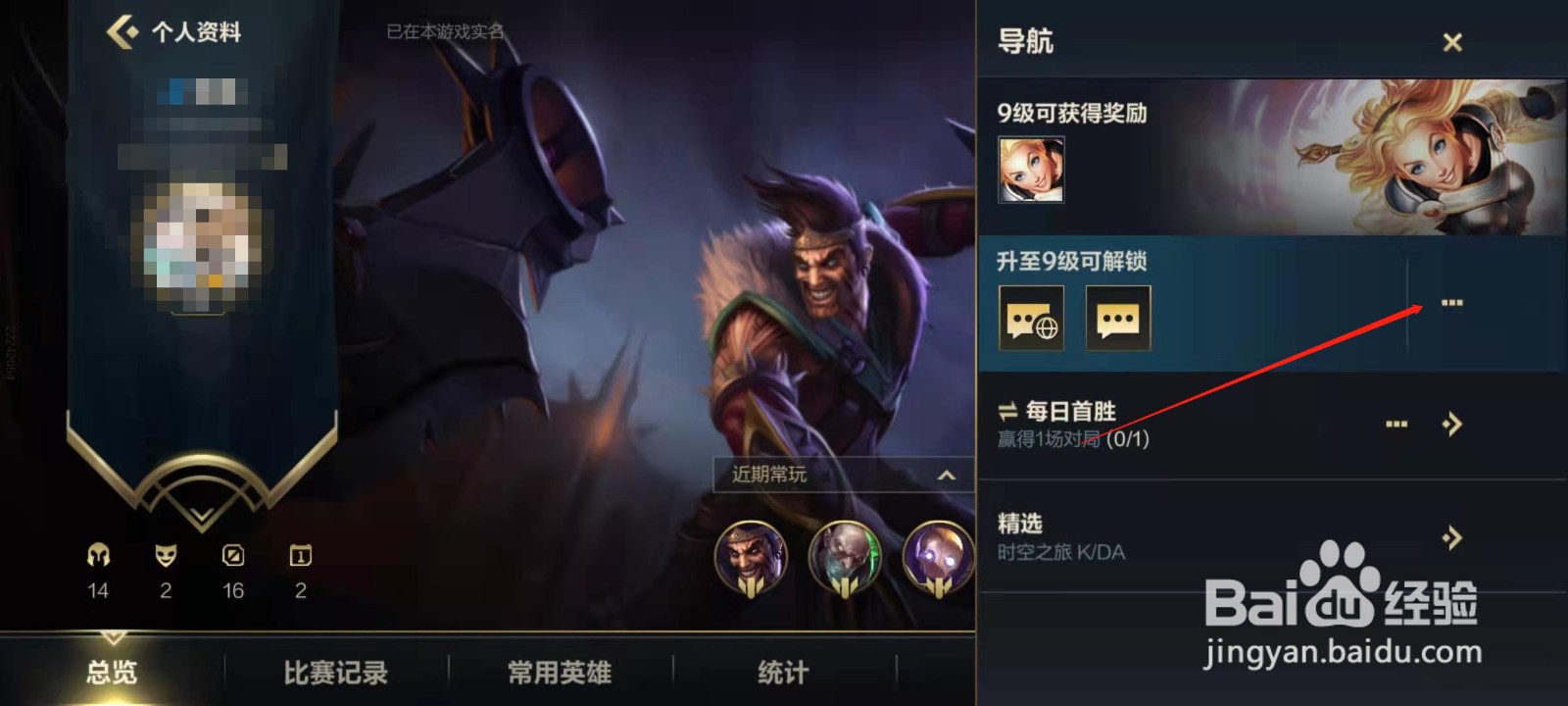The width and height of the screenshot is (1568, 706).
Task: Click the mask stat icon showing 2
Action: pos(166,557)
